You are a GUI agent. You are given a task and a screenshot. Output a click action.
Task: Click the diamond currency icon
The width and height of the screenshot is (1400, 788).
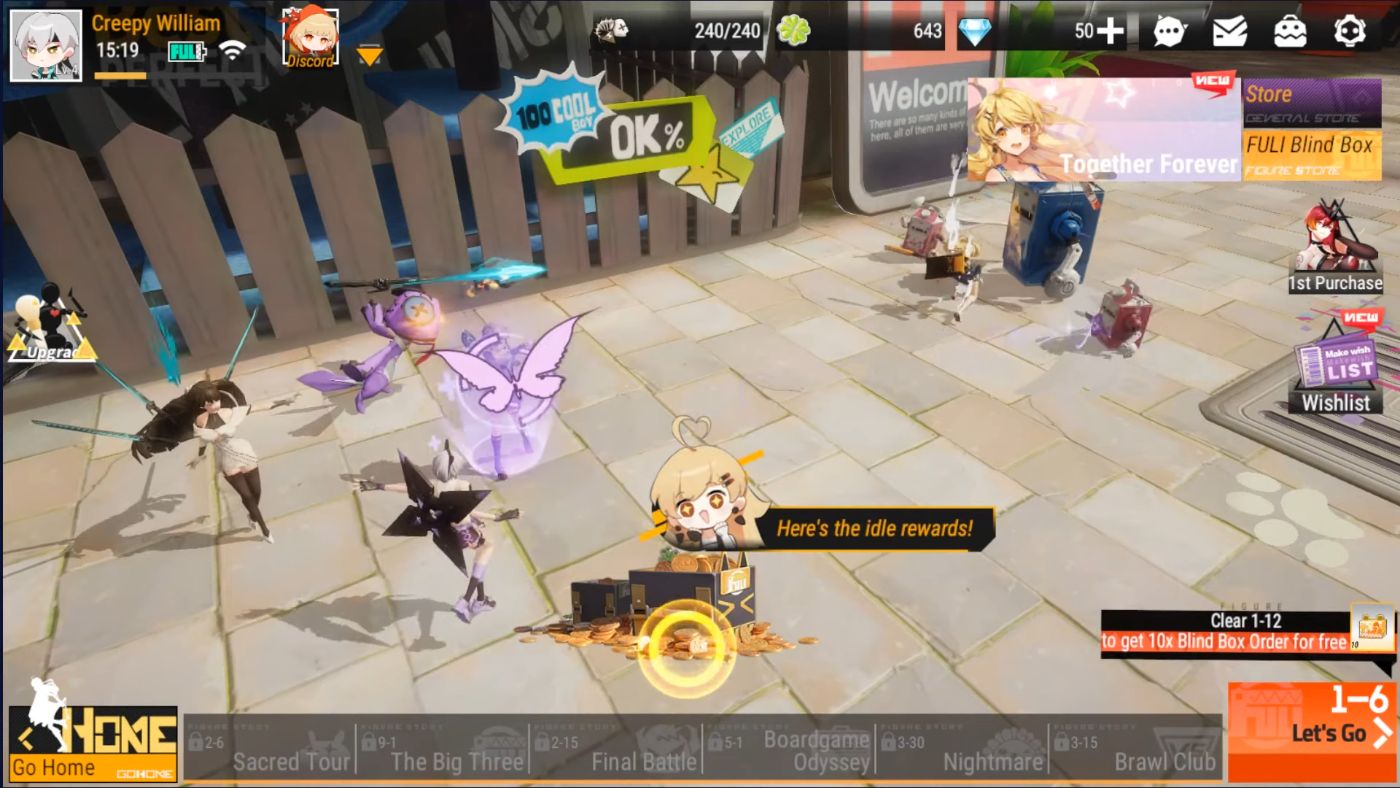[975, 31]
